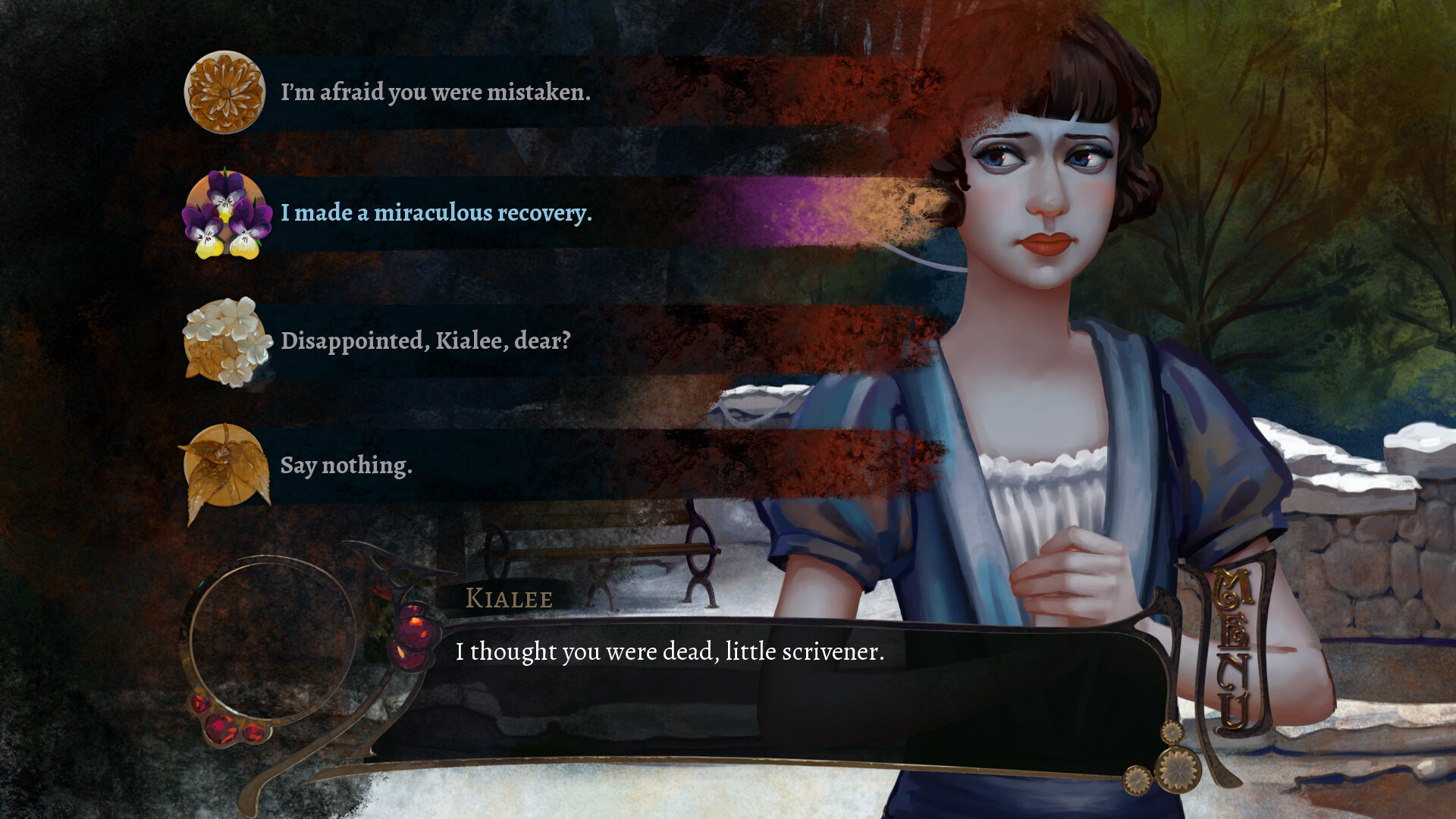Select the white hydrangea blossom icon
The height and width of the screenshot is (819, 1456).
click(225, 343)
